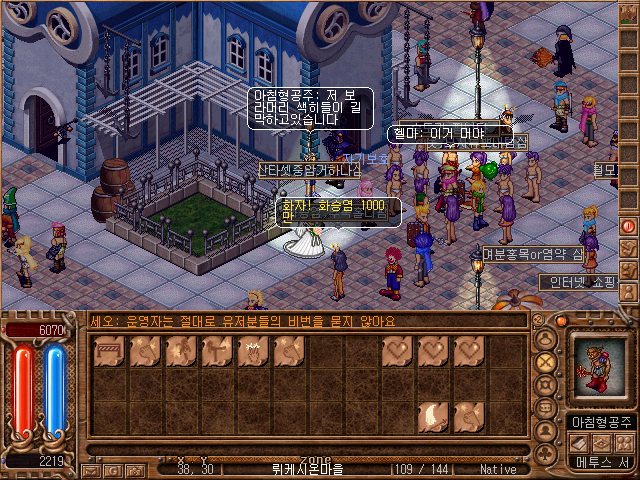This screenshot has height=480, width=640.
Task: Open the map tile icon beside the book
Action: click(x=601, y=442)
